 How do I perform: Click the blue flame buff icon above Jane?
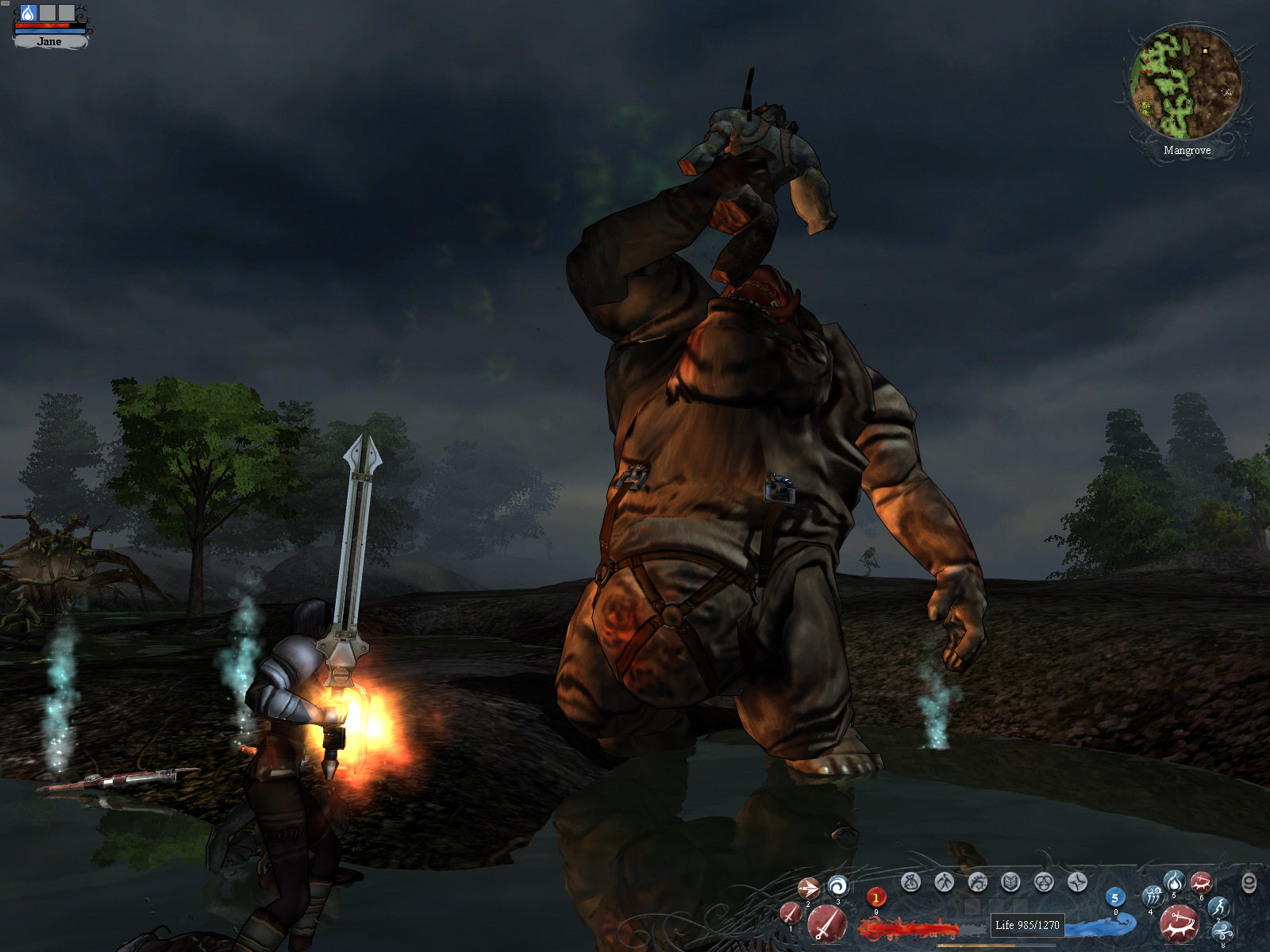coord(29,13)
